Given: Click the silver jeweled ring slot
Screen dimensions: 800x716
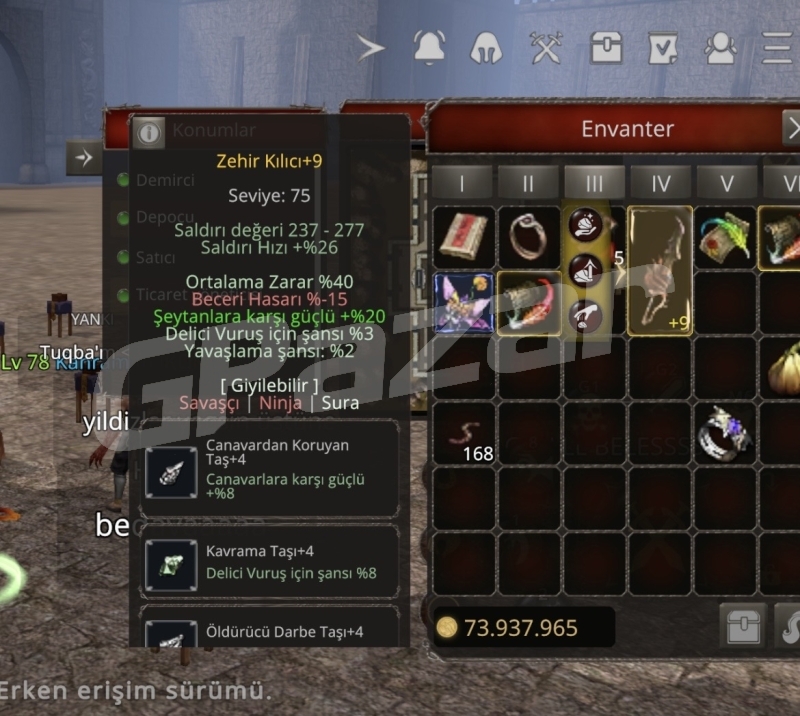Looking at the screenshot, I should [x=726, y=433].
